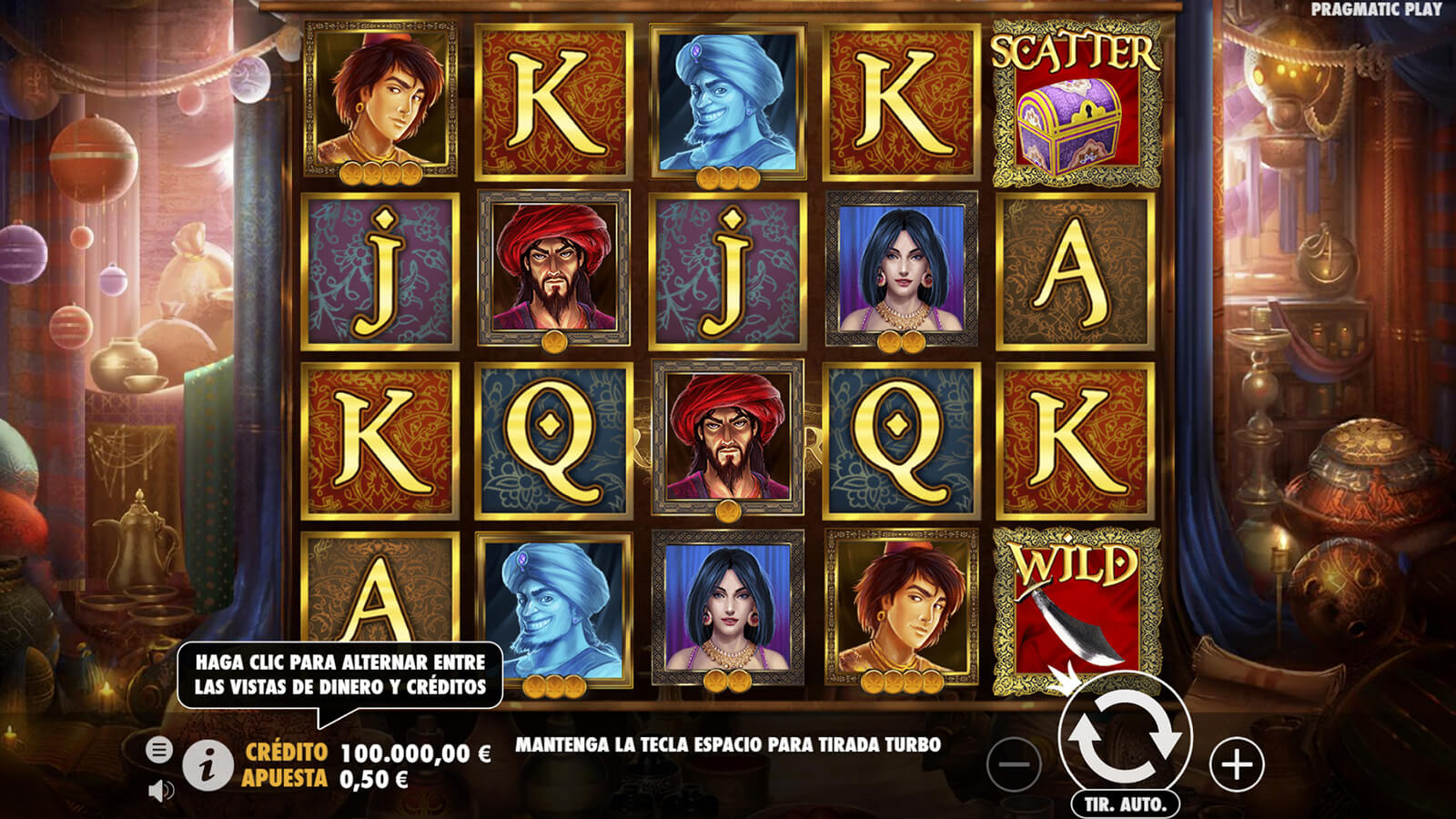Open the TIR. AUTO. autoplay options
The width and height of the screenshot is (1456, 819).
coord(1125,804)
